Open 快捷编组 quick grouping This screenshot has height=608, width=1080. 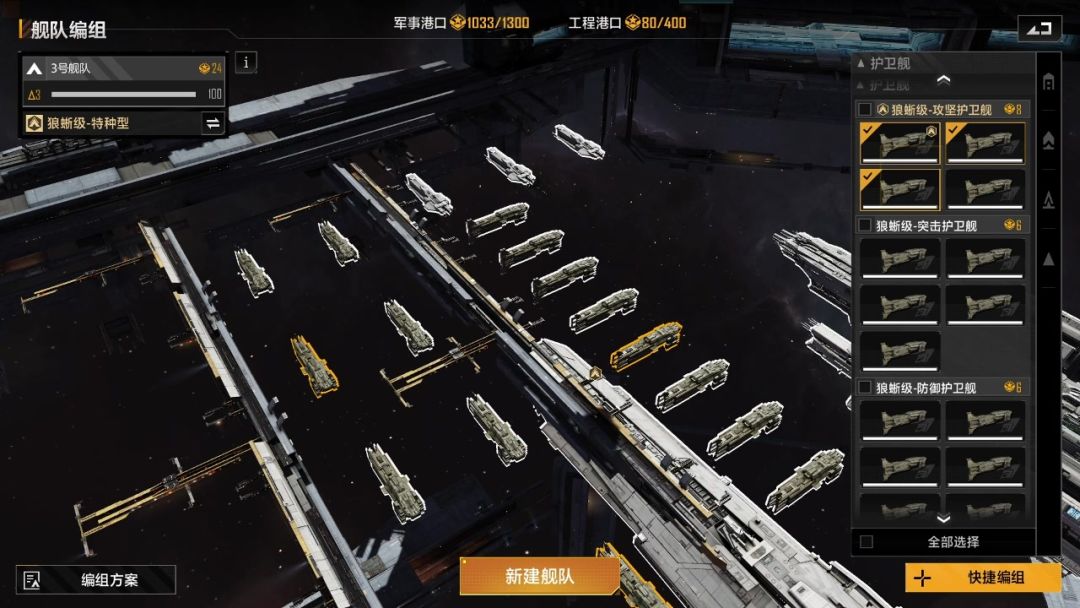(983, 578)
